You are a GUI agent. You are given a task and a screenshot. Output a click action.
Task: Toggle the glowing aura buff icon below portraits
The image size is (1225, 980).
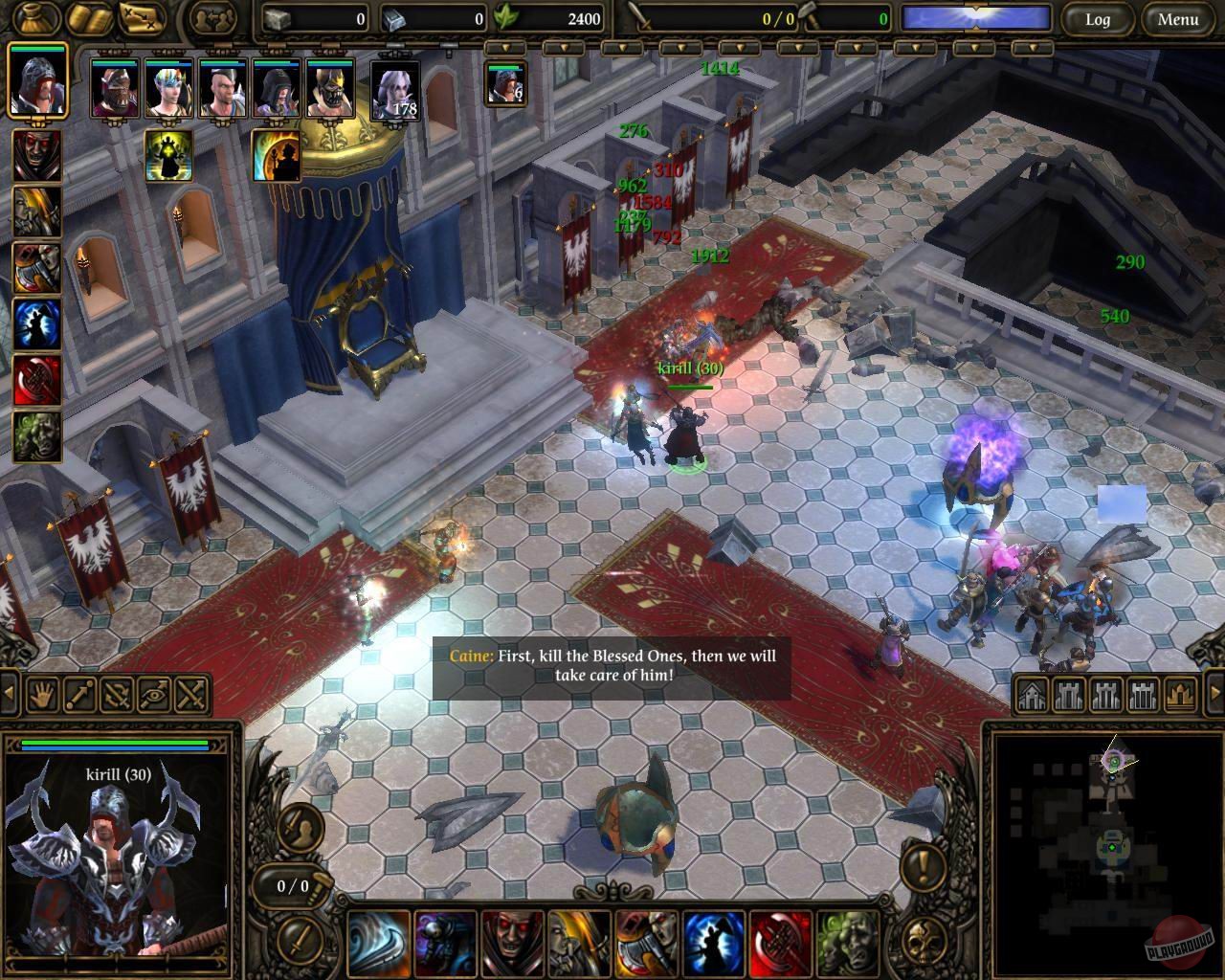point(170,156)
